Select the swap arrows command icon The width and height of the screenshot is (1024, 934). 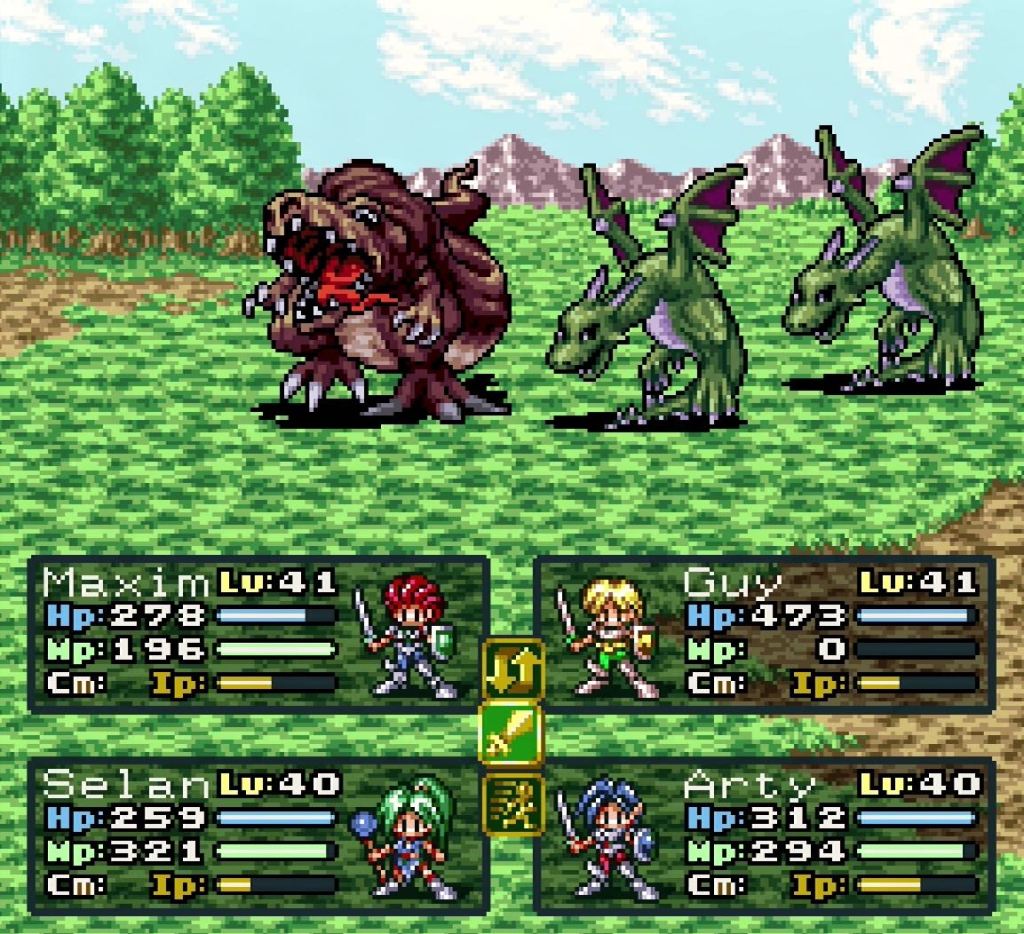511,670
